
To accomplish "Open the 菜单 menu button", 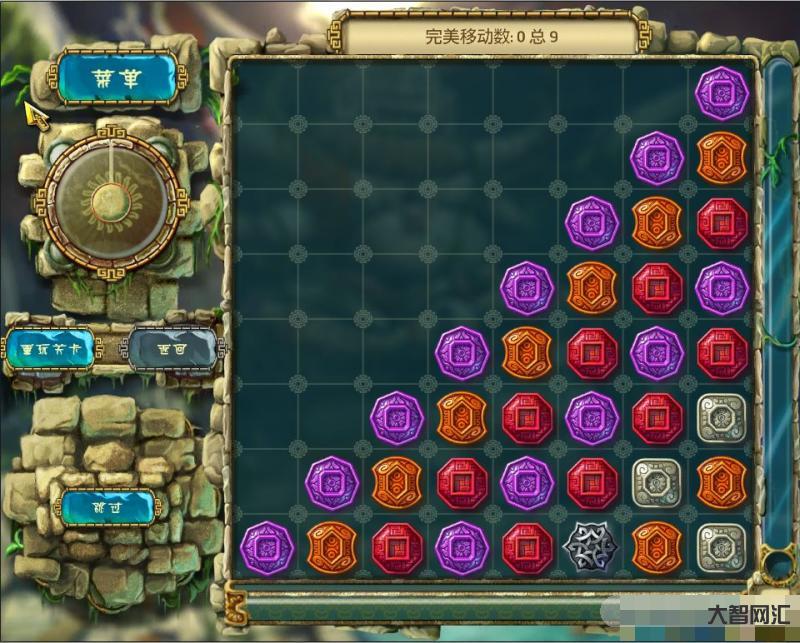I will [116, 76].
